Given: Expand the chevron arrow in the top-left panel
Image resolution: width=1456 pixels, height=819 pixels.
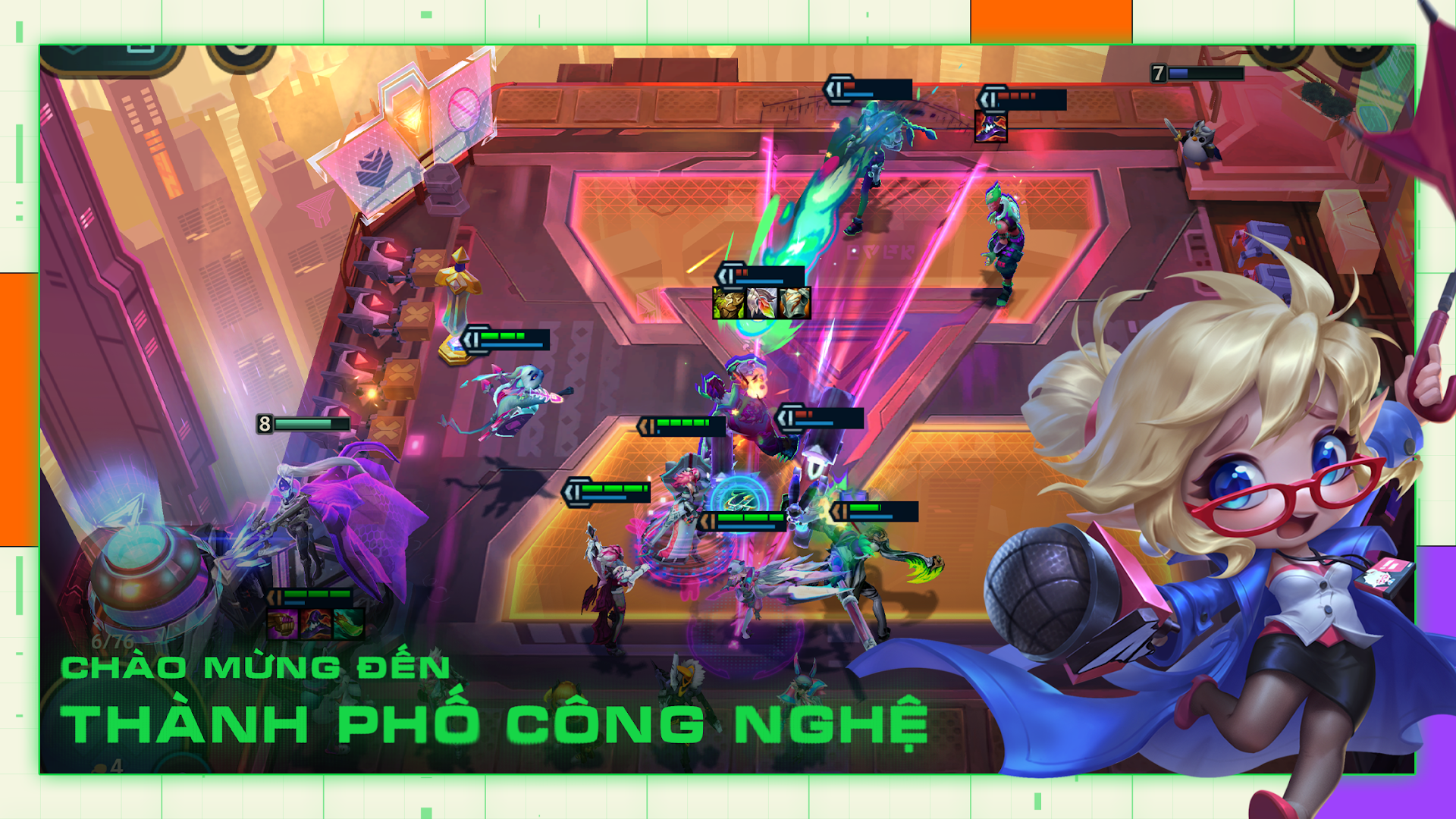Looking at the screenshot, I should click(72, 49).
